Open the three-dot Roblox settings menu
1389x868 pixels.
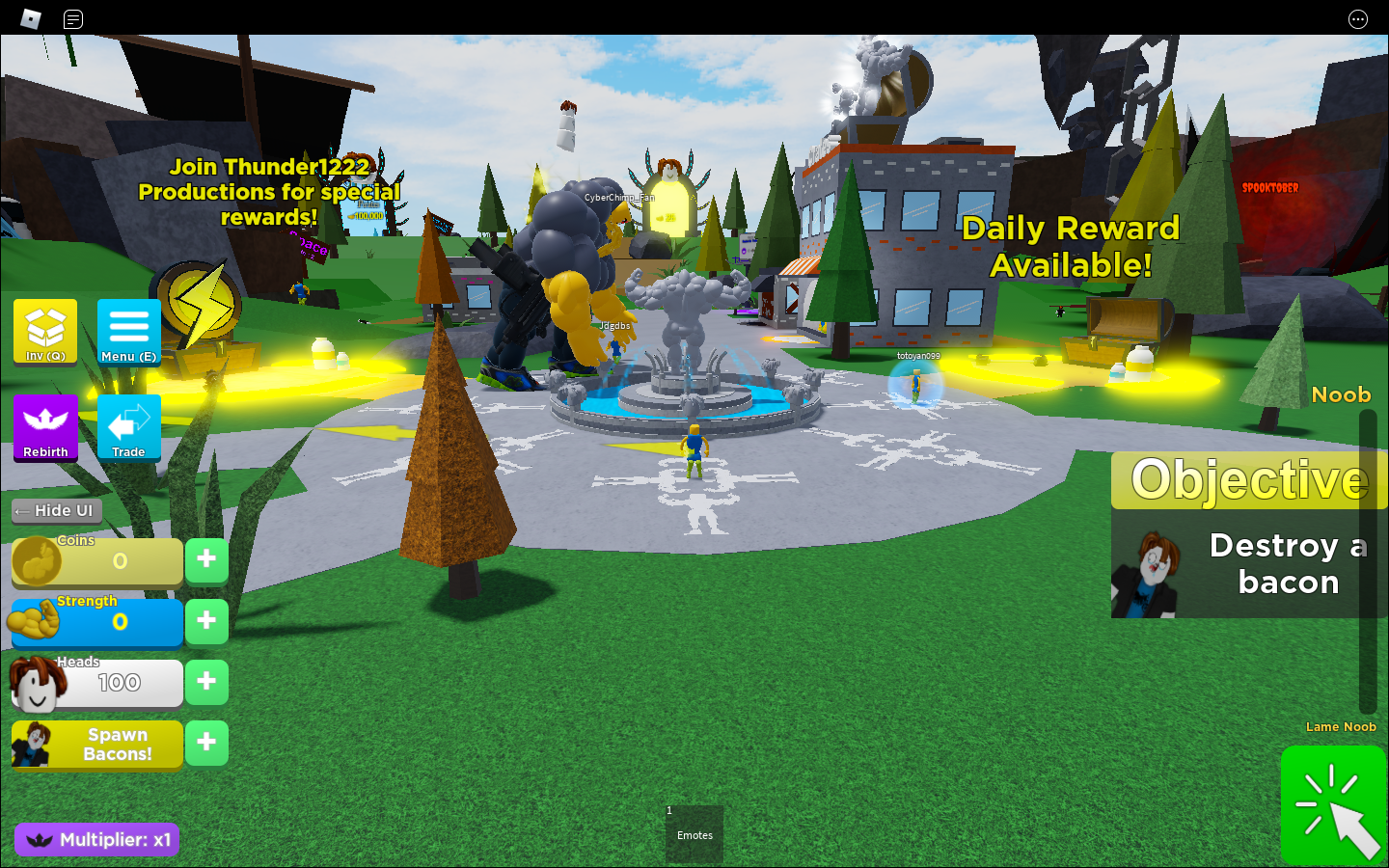click(x=1357, y=18)
